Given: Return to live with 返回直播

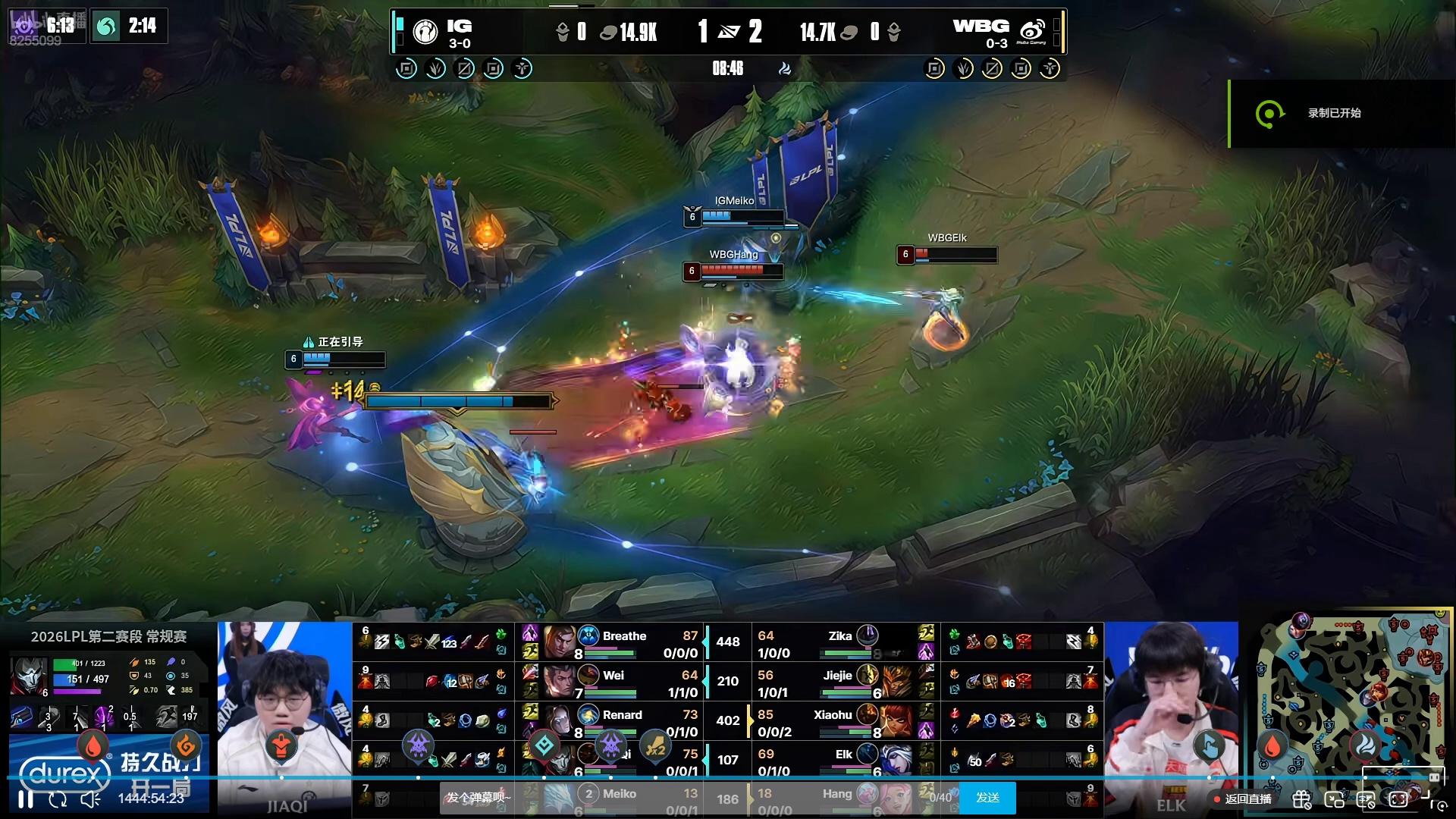Looking at the screenshot, I should pyautogui.click(x=1242, y=799).
